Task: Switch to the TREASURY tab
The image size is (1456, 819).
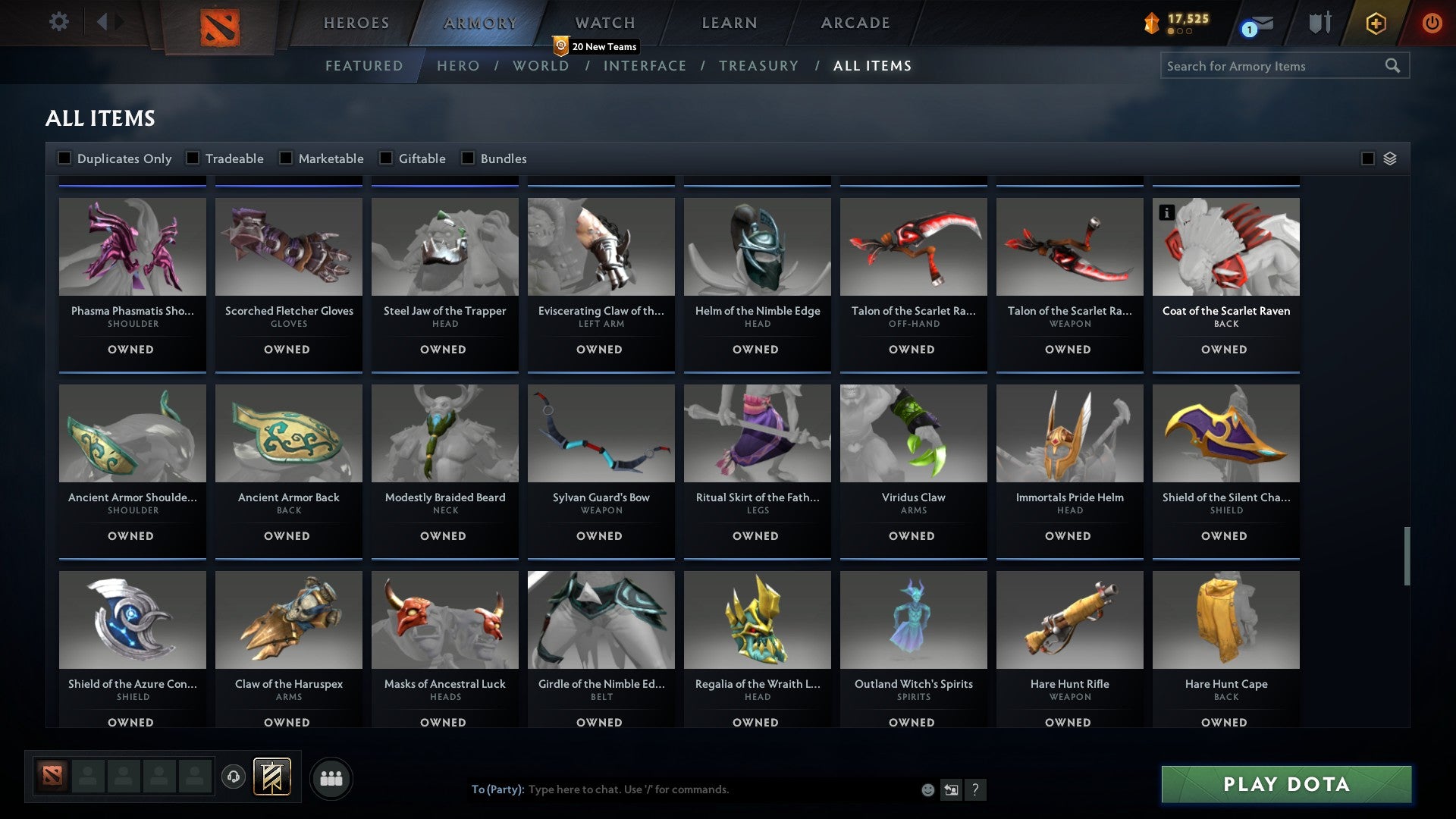Action: coord(758,66)
